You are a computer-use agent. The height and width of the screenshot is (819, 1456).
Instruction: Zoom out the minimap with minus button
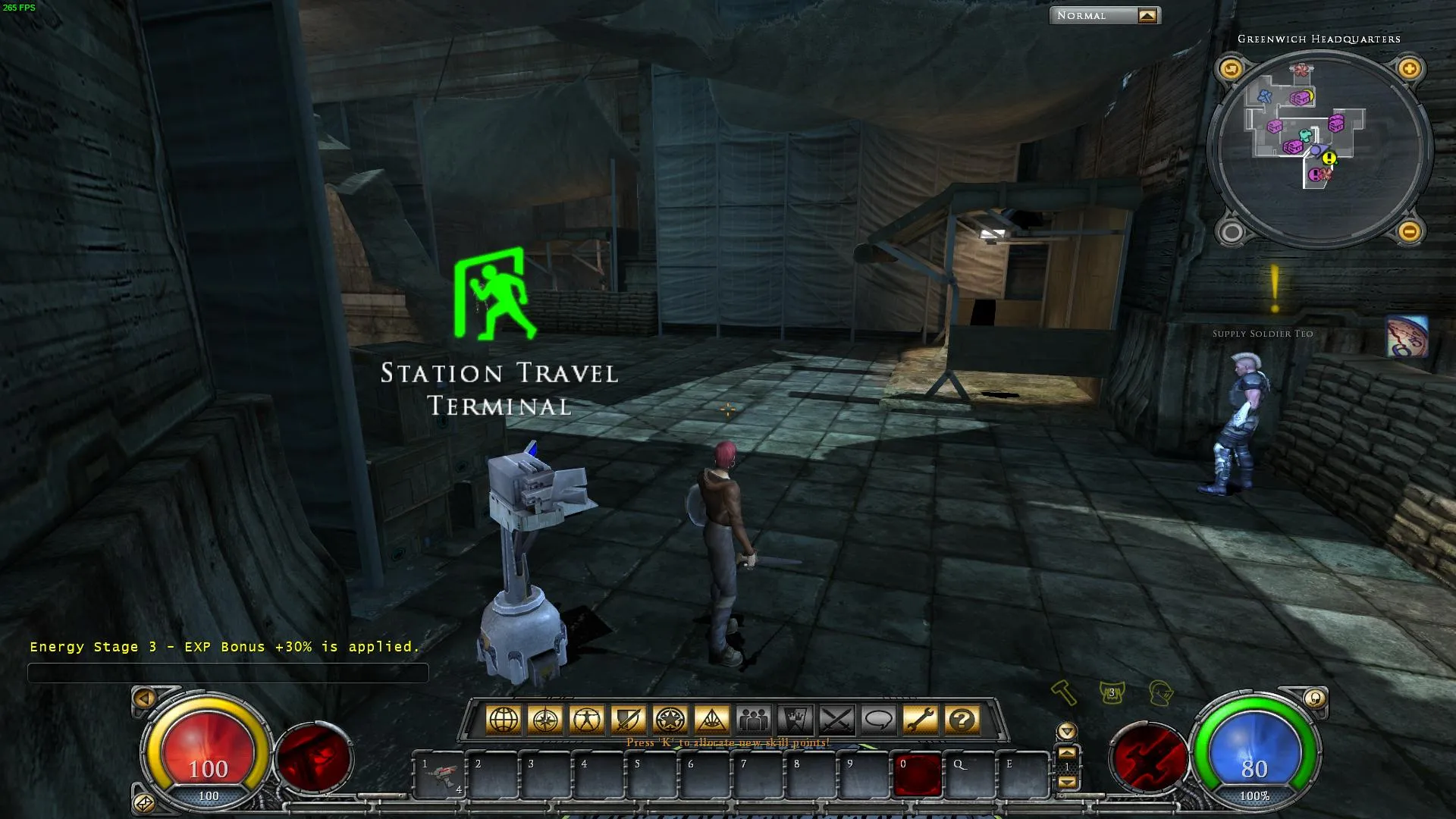pyautogui.click(x=1409, y=231)
